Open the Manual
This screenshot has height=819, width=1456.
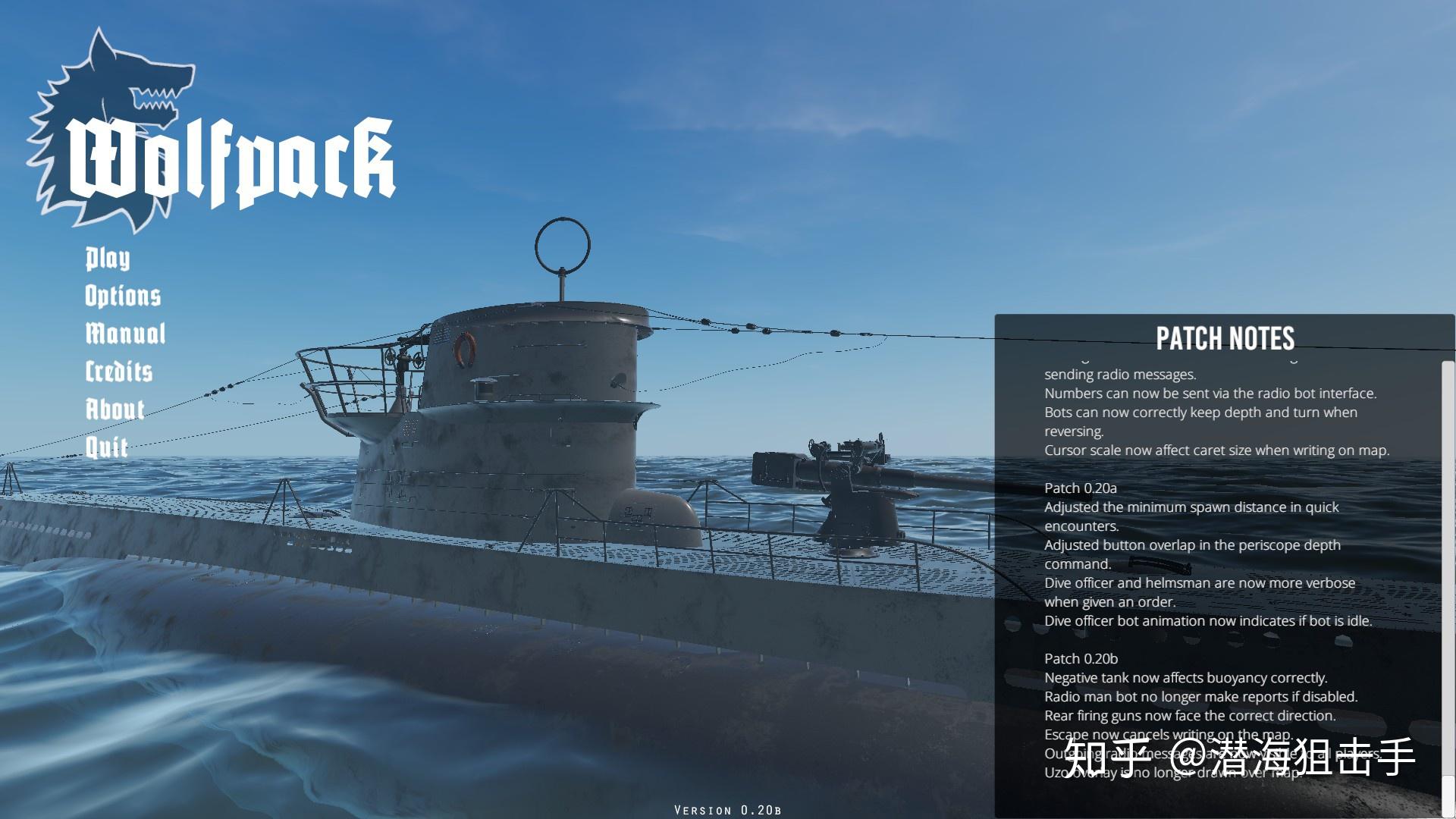point(125,334)
